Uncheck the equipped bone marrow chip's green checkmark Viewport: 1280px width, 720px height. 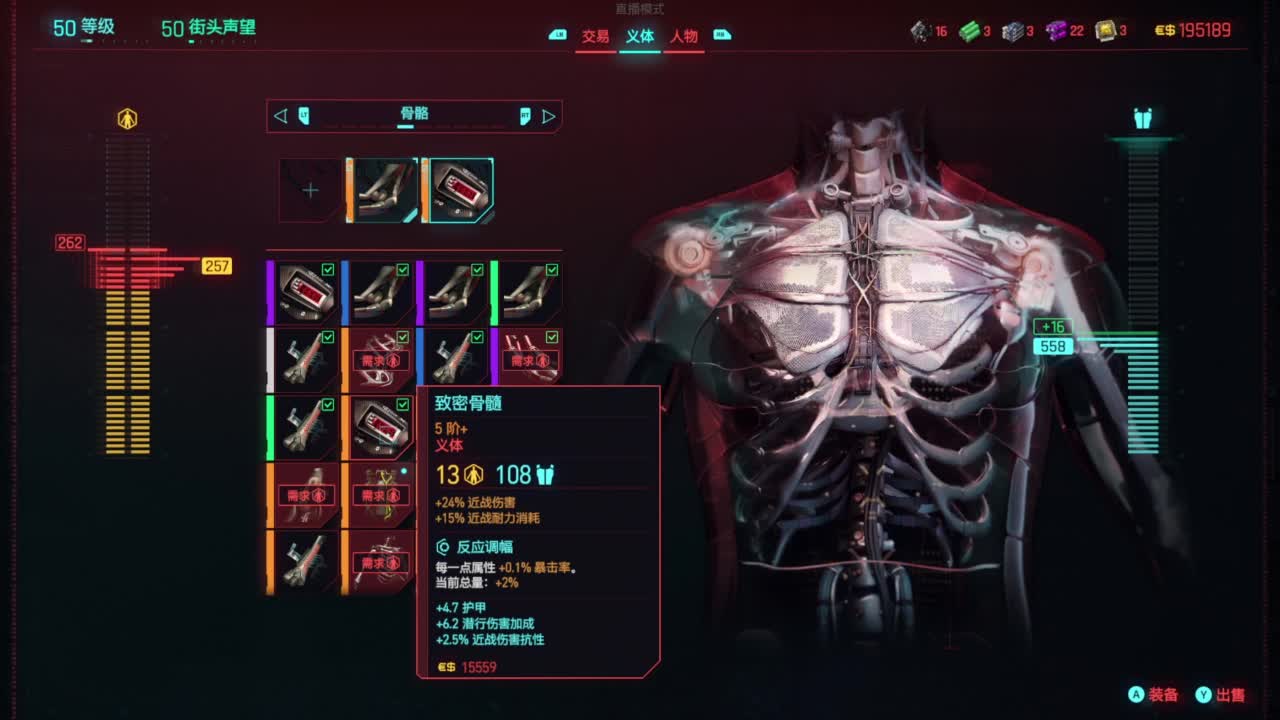(401, 404)
